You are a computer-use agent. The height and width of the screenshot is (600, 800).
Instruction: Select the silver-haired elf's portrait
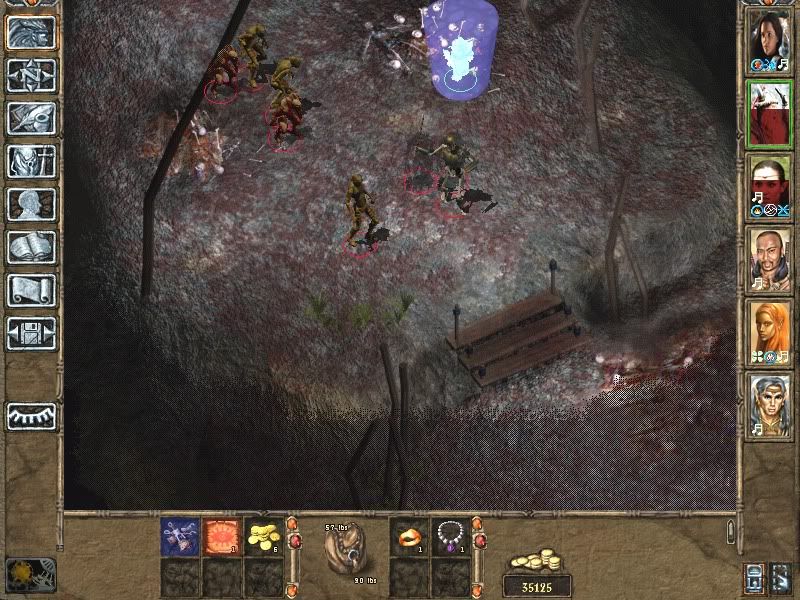tap(770, 405)
